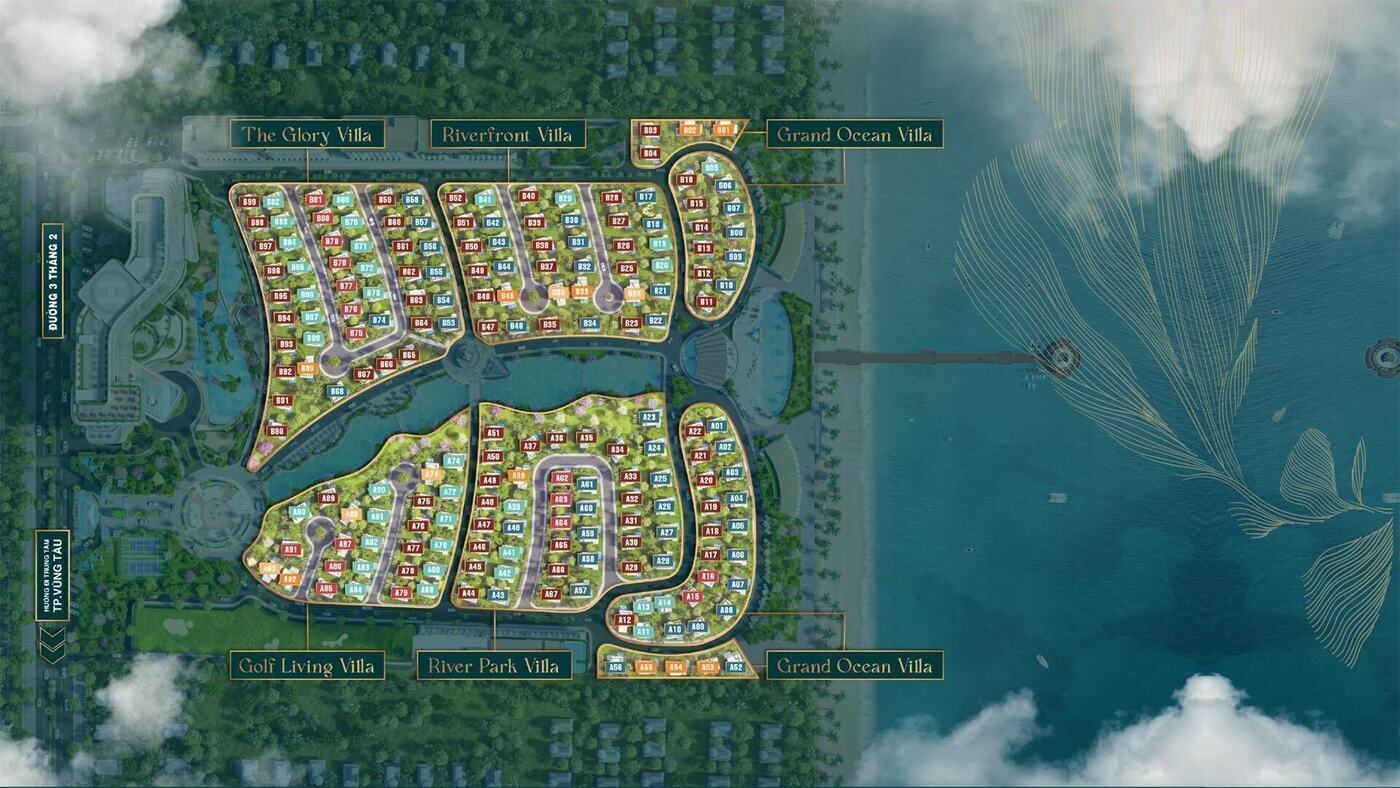Pick villa lot B52
This screenshot has width=1400, height=788.
(x=456, y=198)
